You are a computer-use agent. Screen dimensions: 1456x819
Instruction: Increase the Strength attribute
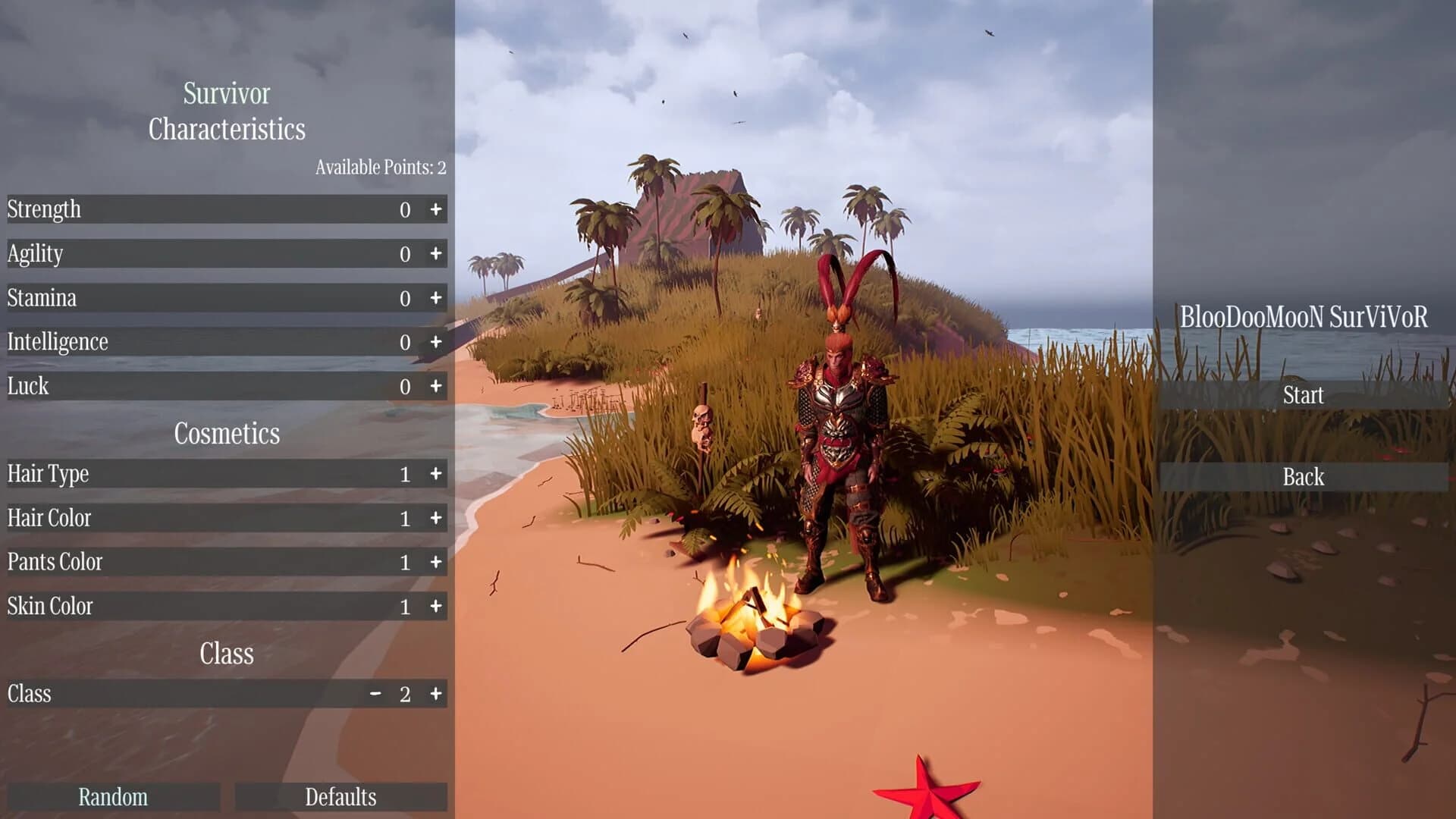pyautogui.click(x=436, y=210)
